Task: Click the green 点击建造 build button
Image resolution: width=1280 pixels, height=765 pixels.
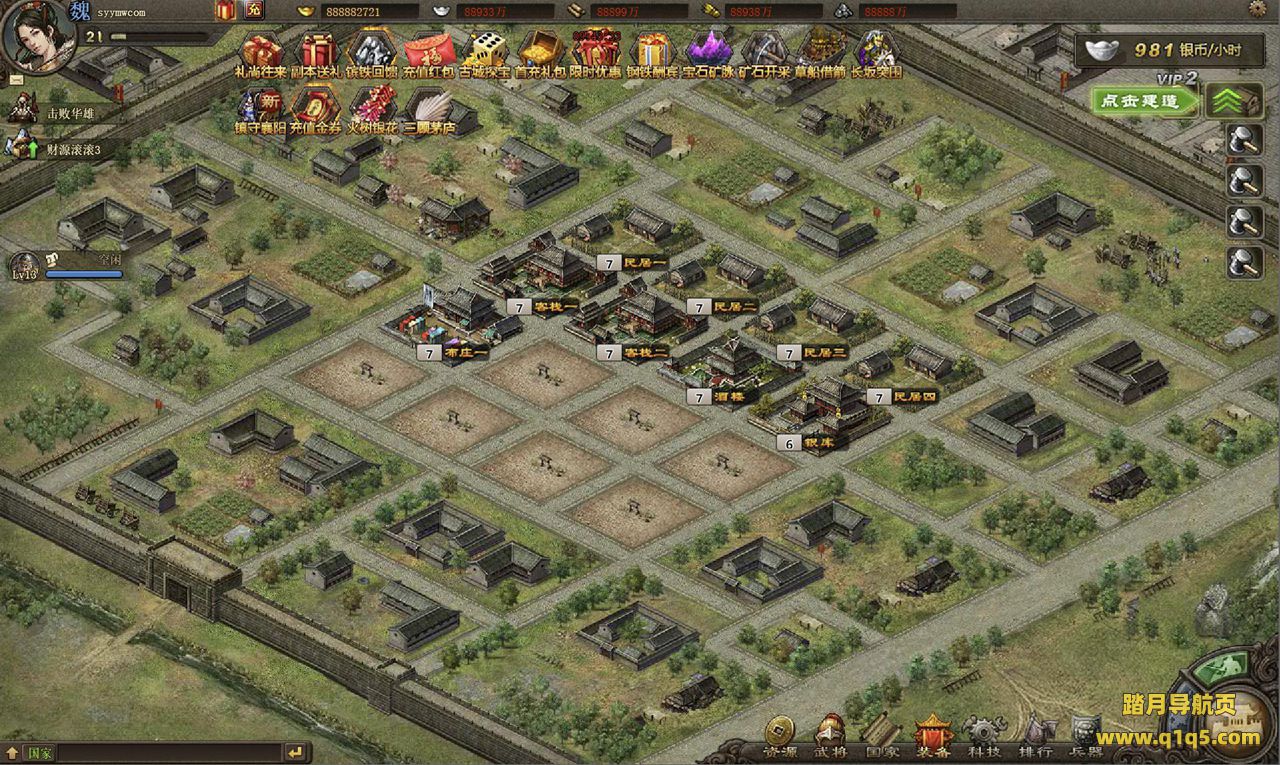Action: coord(1146,100)
